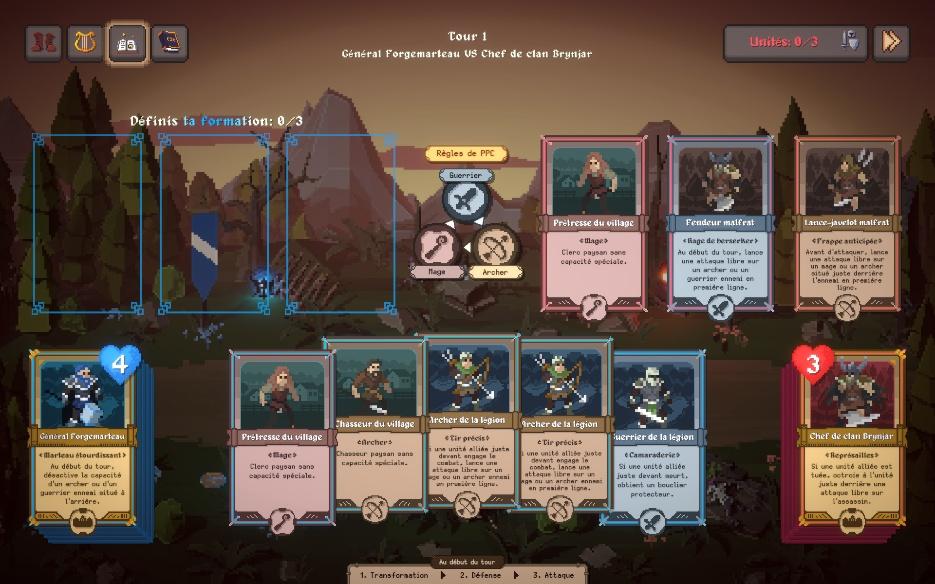Open the golden lyre icon button
This screenshot has height=584, width=935.
tap(86, 43)
